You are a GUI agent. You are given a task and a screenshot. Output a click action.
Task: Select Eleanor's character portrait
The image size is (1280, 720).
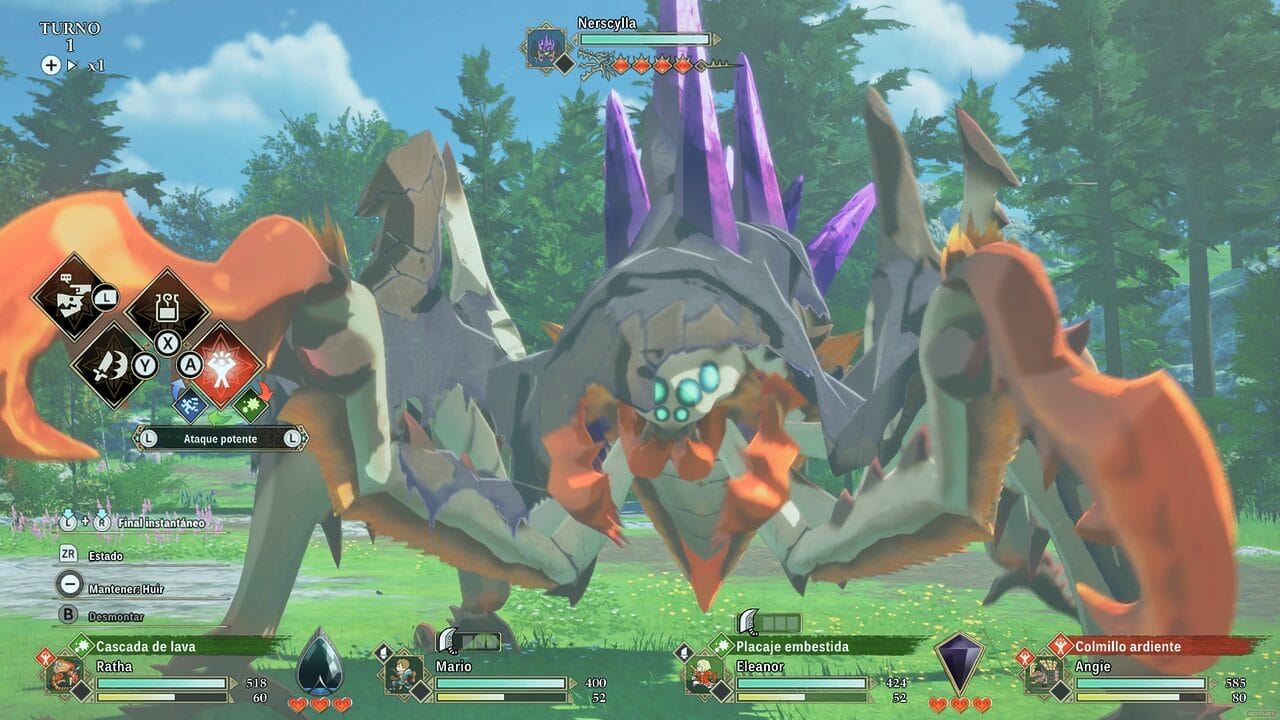pyautogui.click(x=704, y=673)
